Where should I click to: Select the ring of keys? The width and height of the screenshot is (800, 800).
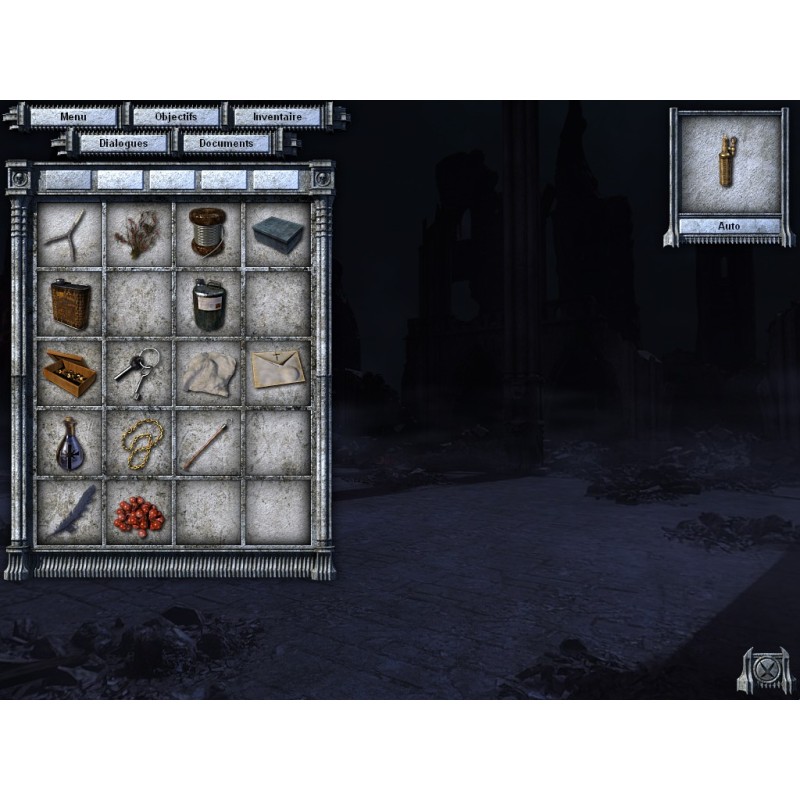138,372
